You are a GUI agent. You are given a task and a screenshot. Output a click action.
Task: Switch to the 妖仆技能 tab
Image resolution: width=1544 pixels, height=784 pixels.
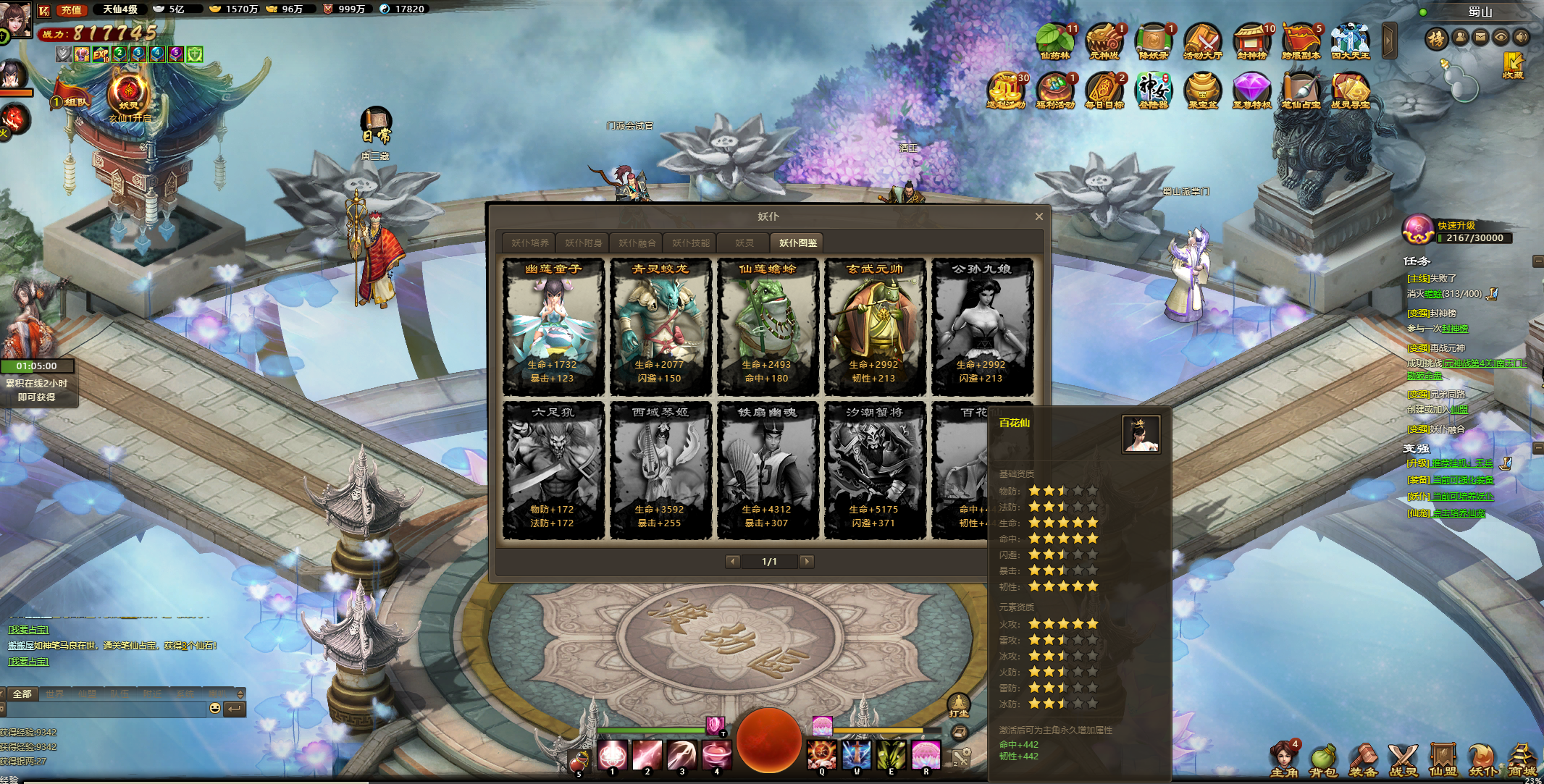pyautogui.click(x=690, y=243)
